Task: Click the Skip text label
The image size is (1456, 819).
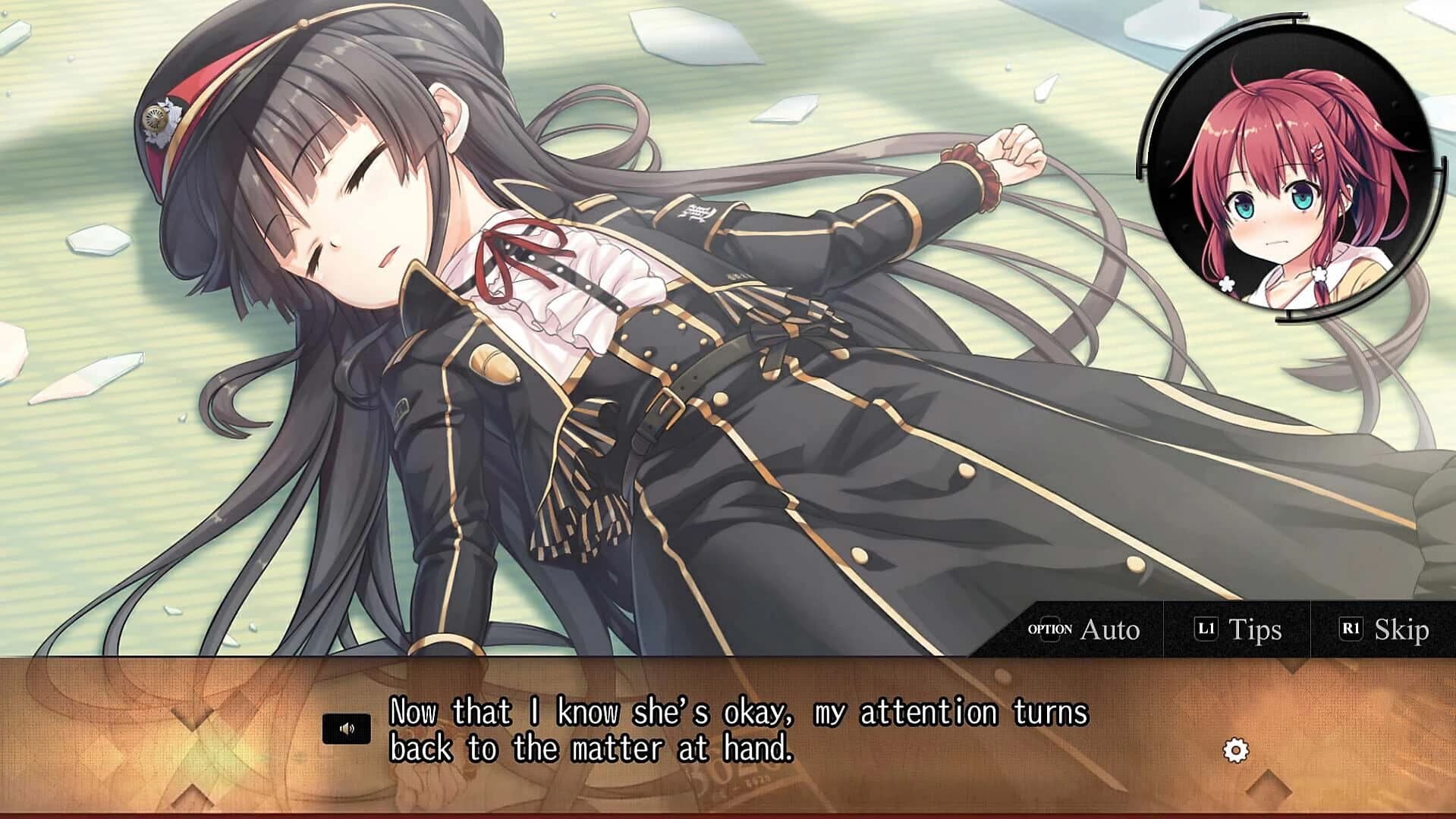Action: point(1403,629)
